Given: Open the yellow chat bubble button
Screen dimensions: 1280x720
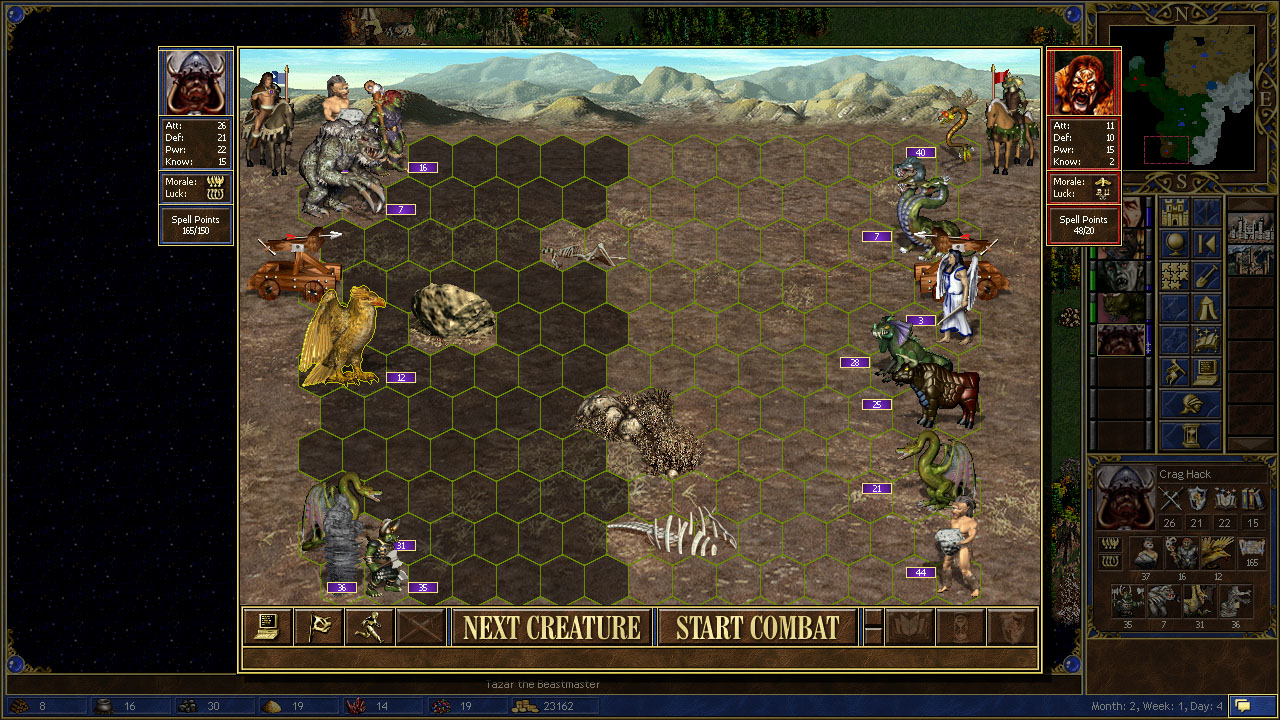Looking at the screenshot, I should (x=1253, y=706).
